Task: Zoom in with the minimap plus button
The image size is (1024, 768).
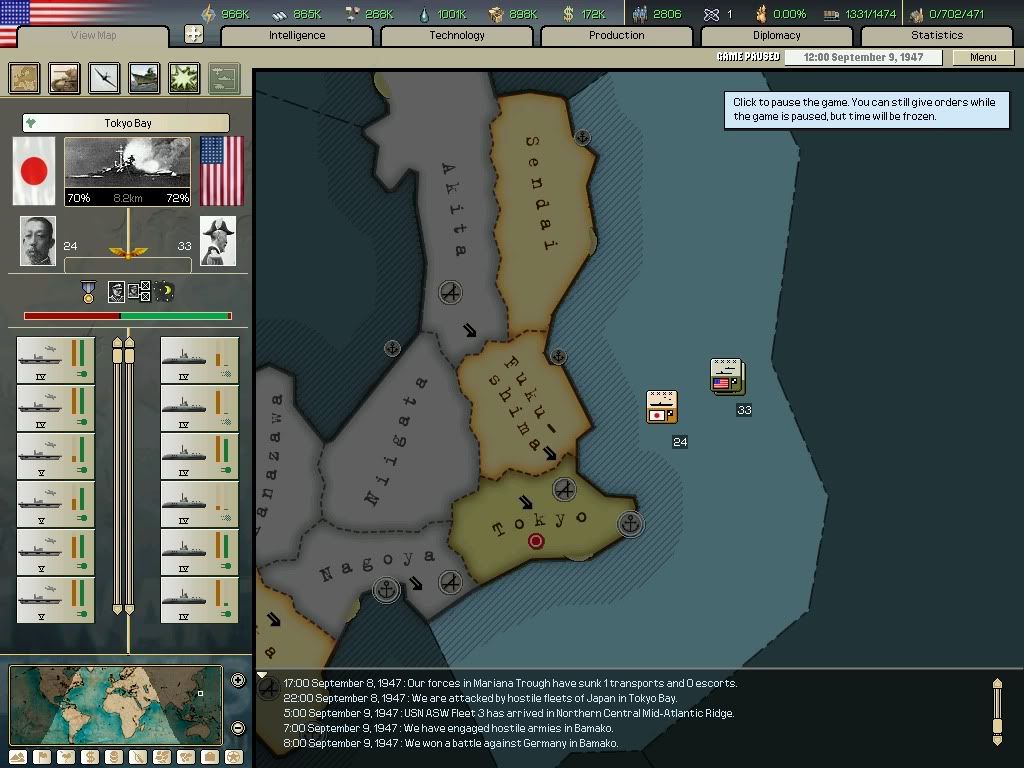Action: 238,681
